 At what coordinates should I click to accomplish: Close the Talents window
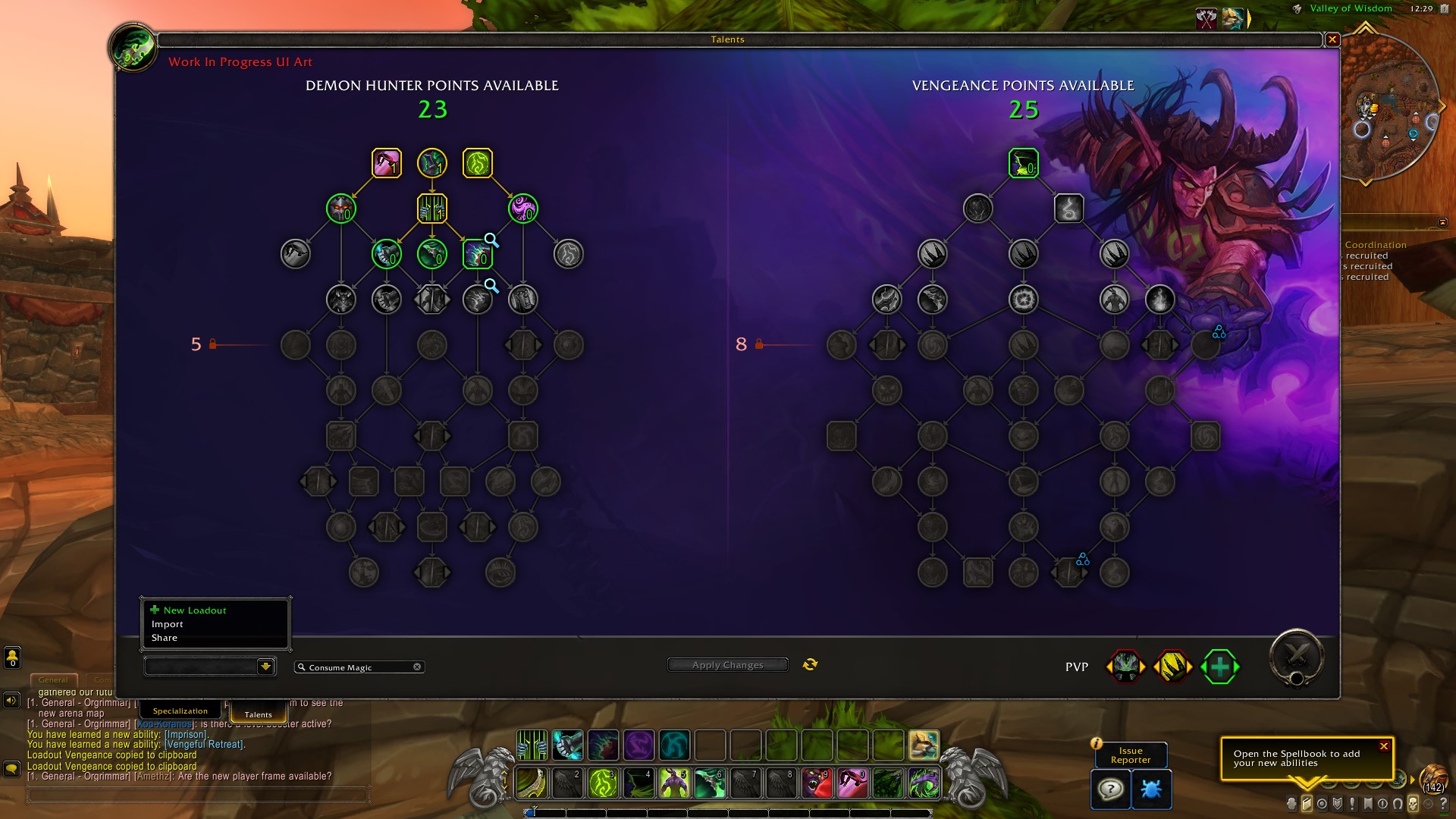click(1332, 39)
